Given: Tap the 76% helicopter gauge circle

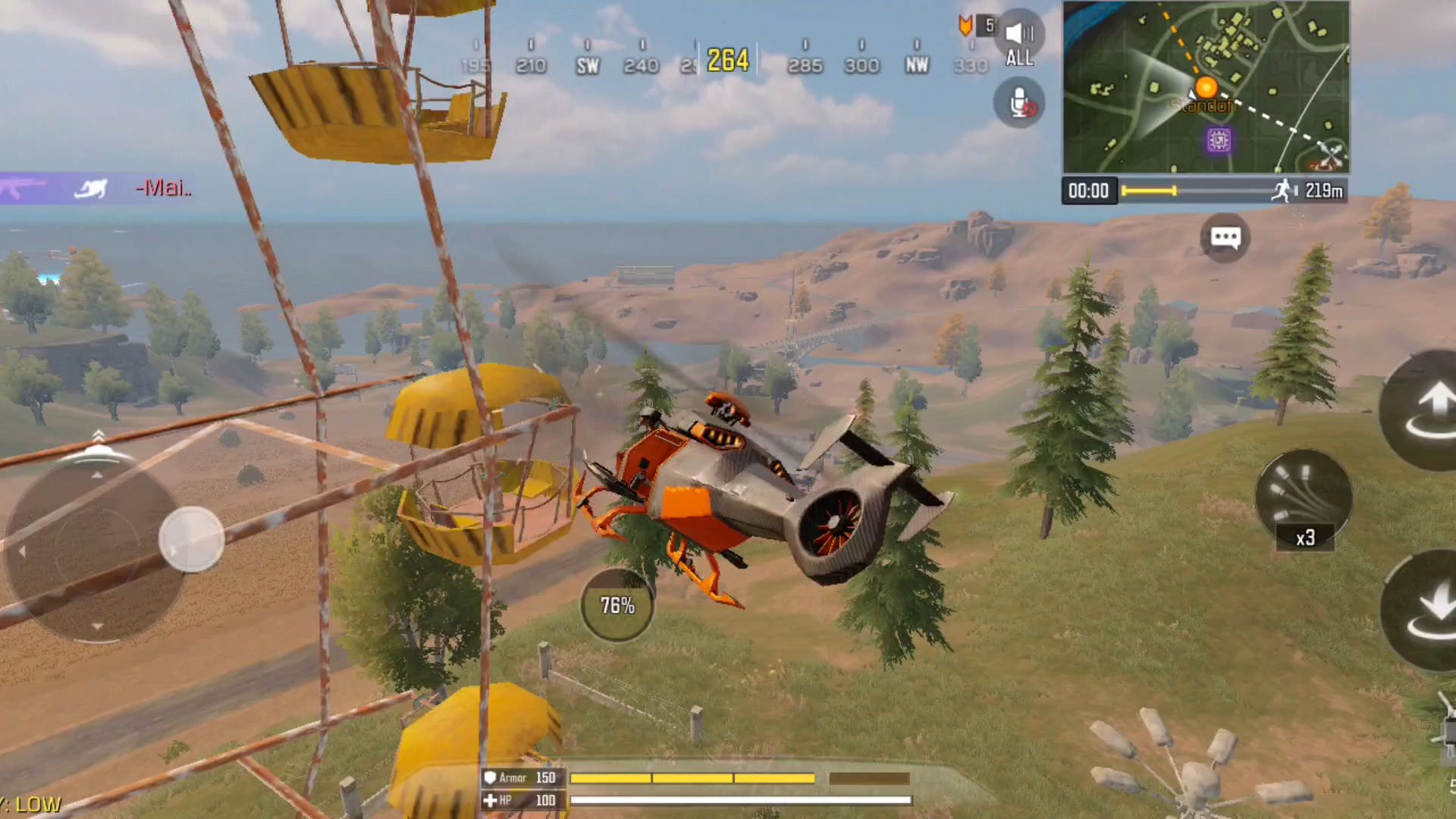Looking at the screenshot, I should tap(617, 605).
